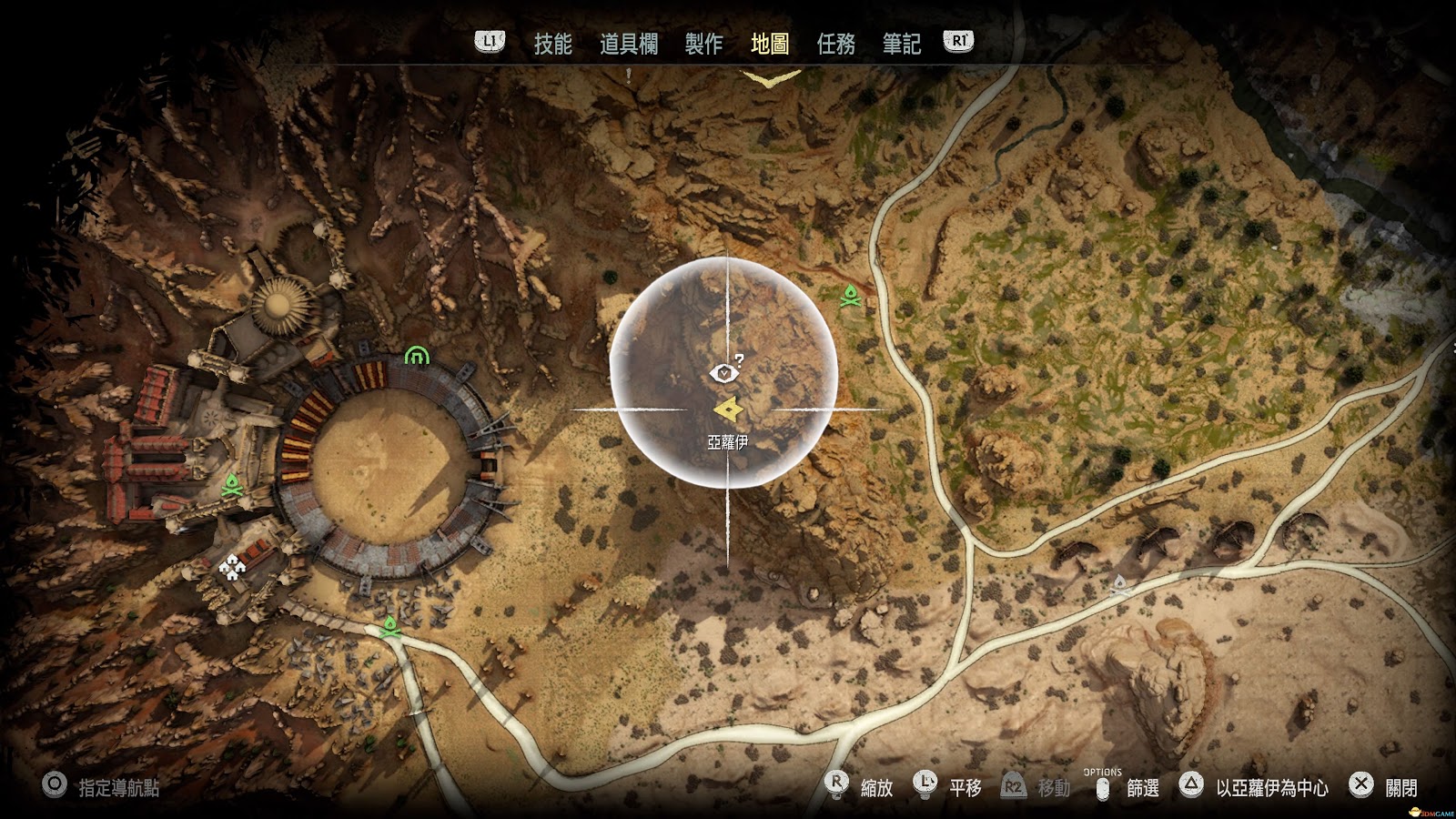1456x819 pixels.
Task: Go to the 製作 (Crafting) tab
Action: click(703, 44)
